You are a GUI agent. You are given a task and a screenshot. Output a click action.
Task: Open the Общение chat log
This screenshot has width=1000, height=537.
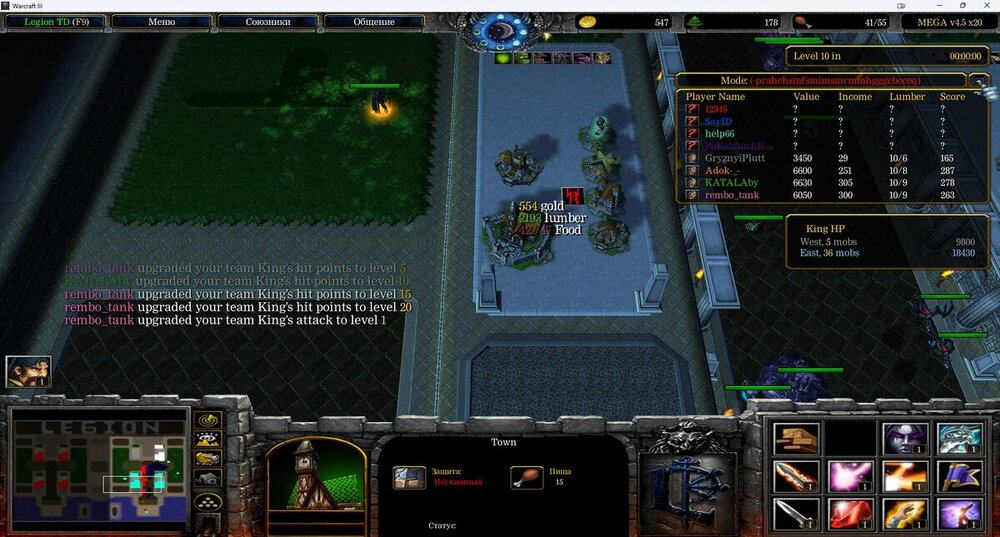point(373,21)
